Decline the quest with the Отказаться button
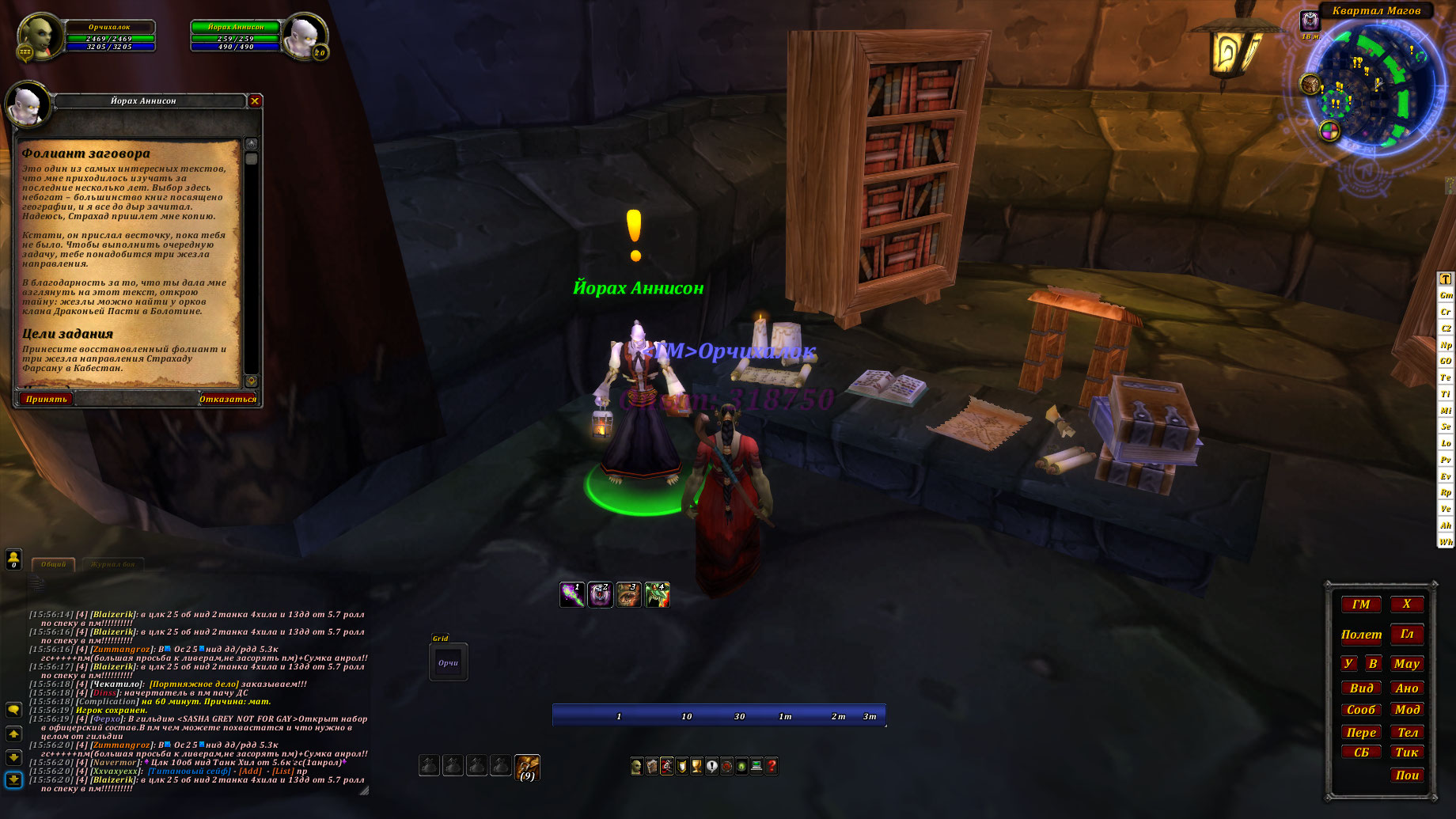Viewport: 1456px width, 819px height. point(228,399)
